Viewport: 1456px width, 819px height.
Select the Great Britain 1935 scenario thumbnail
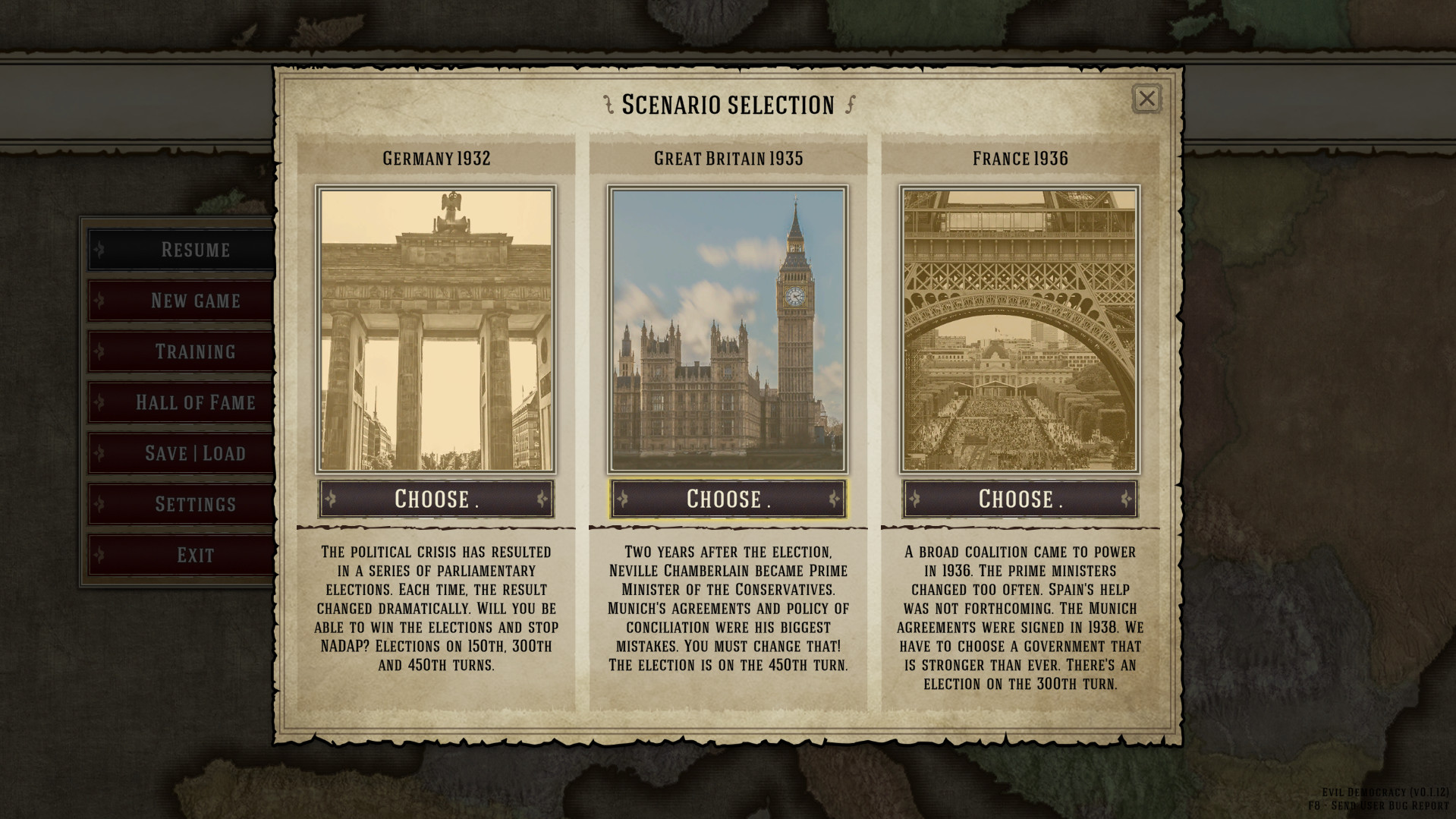pos(727,326)
